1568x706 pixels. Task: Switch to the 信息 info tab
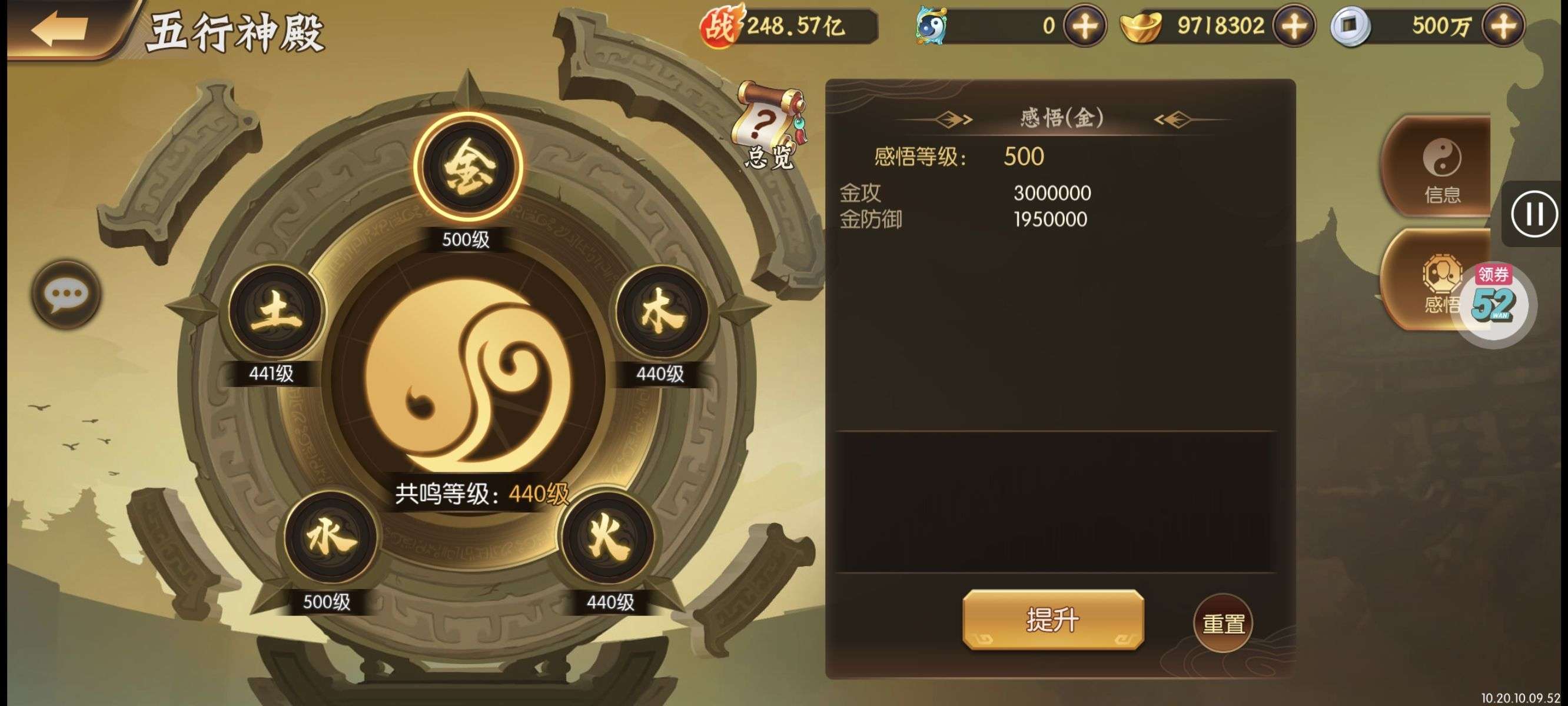(x=1440, y=166)
